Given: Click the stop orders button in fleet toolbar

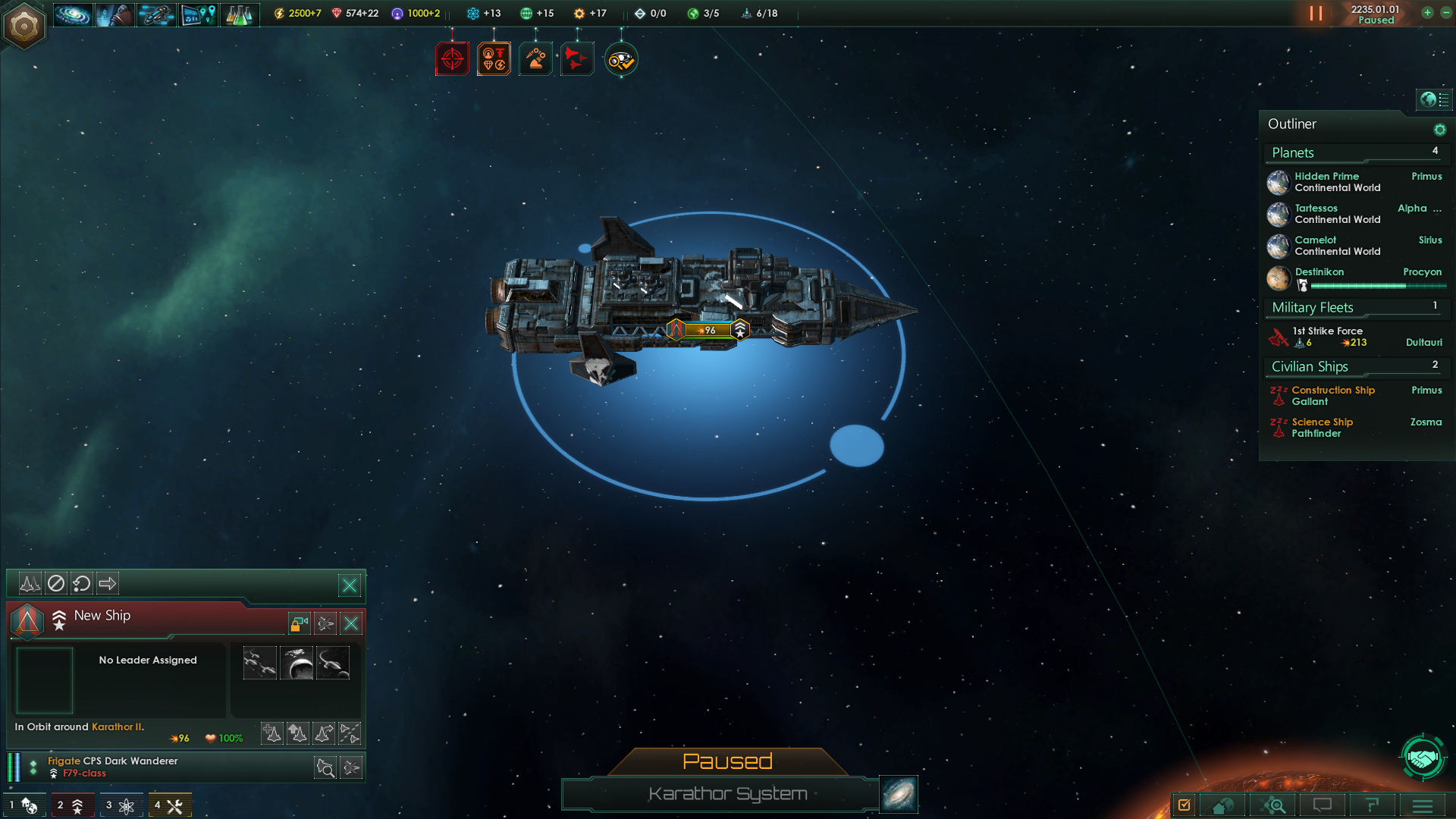Looking at the screenshot, I should tap(56, 583).
